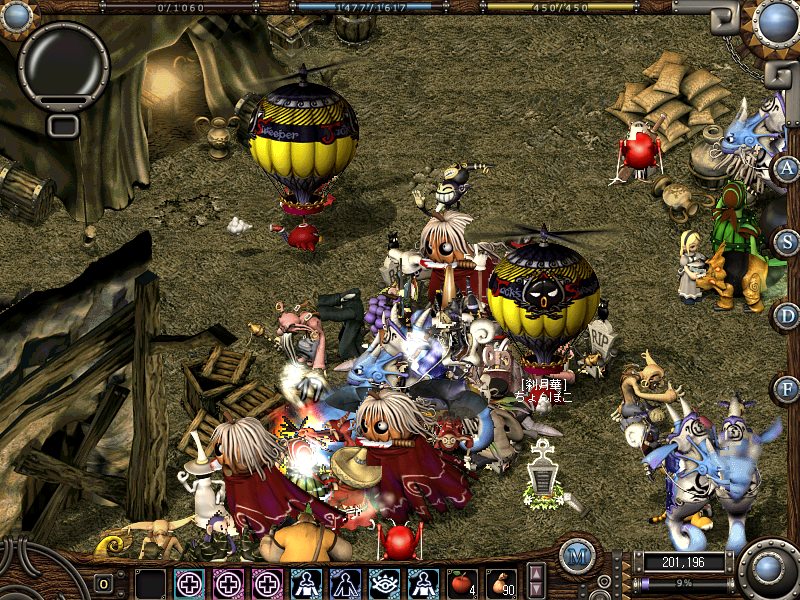Click the round A shortcut button

tap(786, 167)
